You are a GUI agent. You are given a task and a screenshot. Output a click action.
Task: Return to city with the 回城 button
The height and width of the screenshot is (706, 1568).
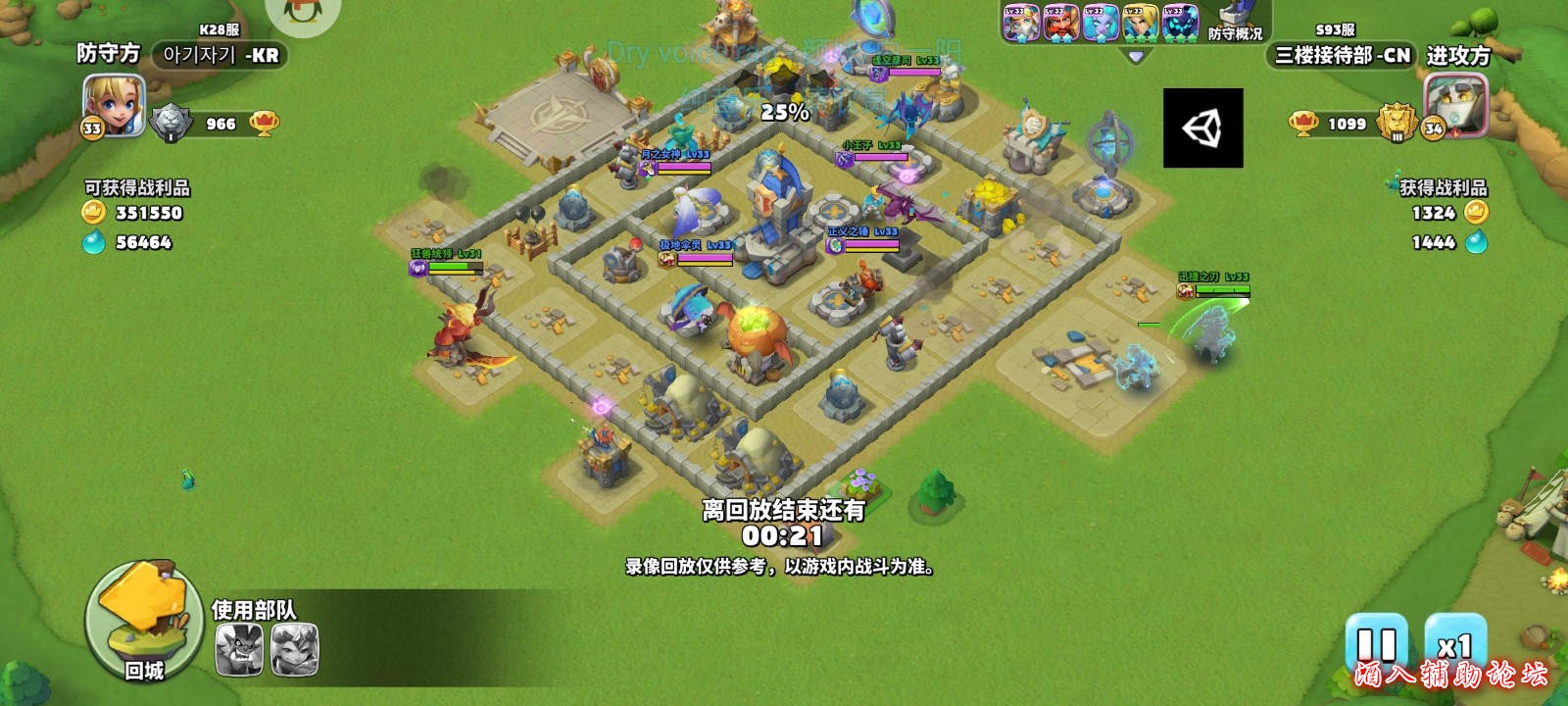[x=144, y=624]
